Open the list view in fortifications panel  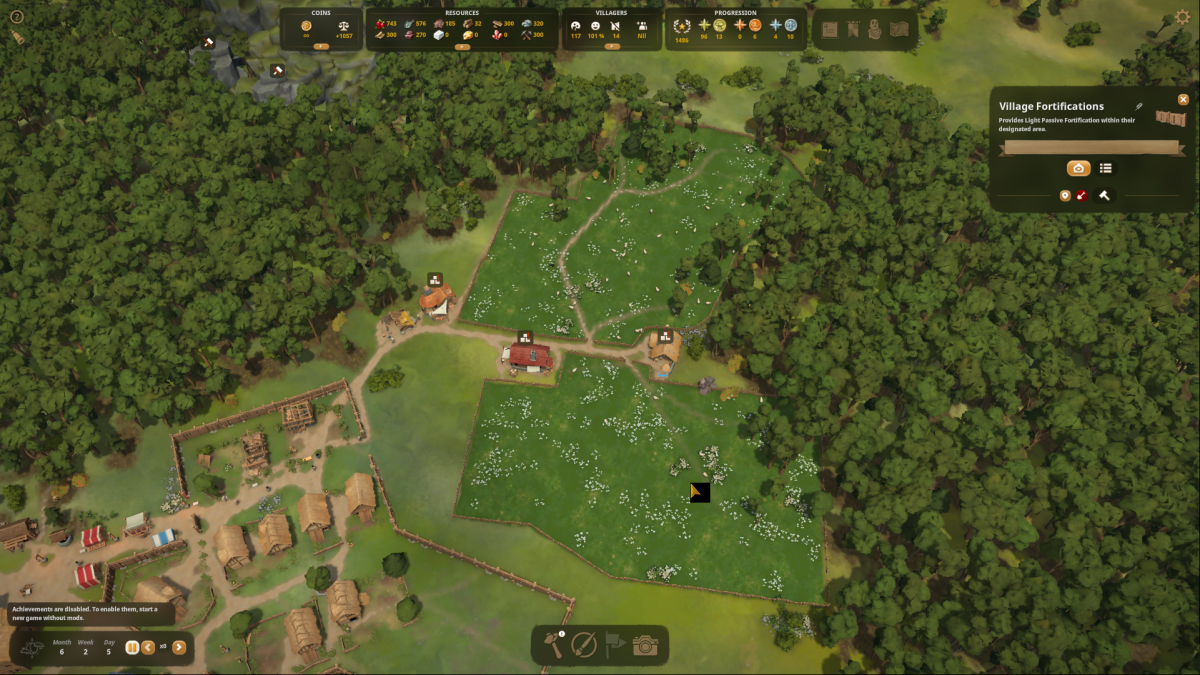pos(1106,168)
